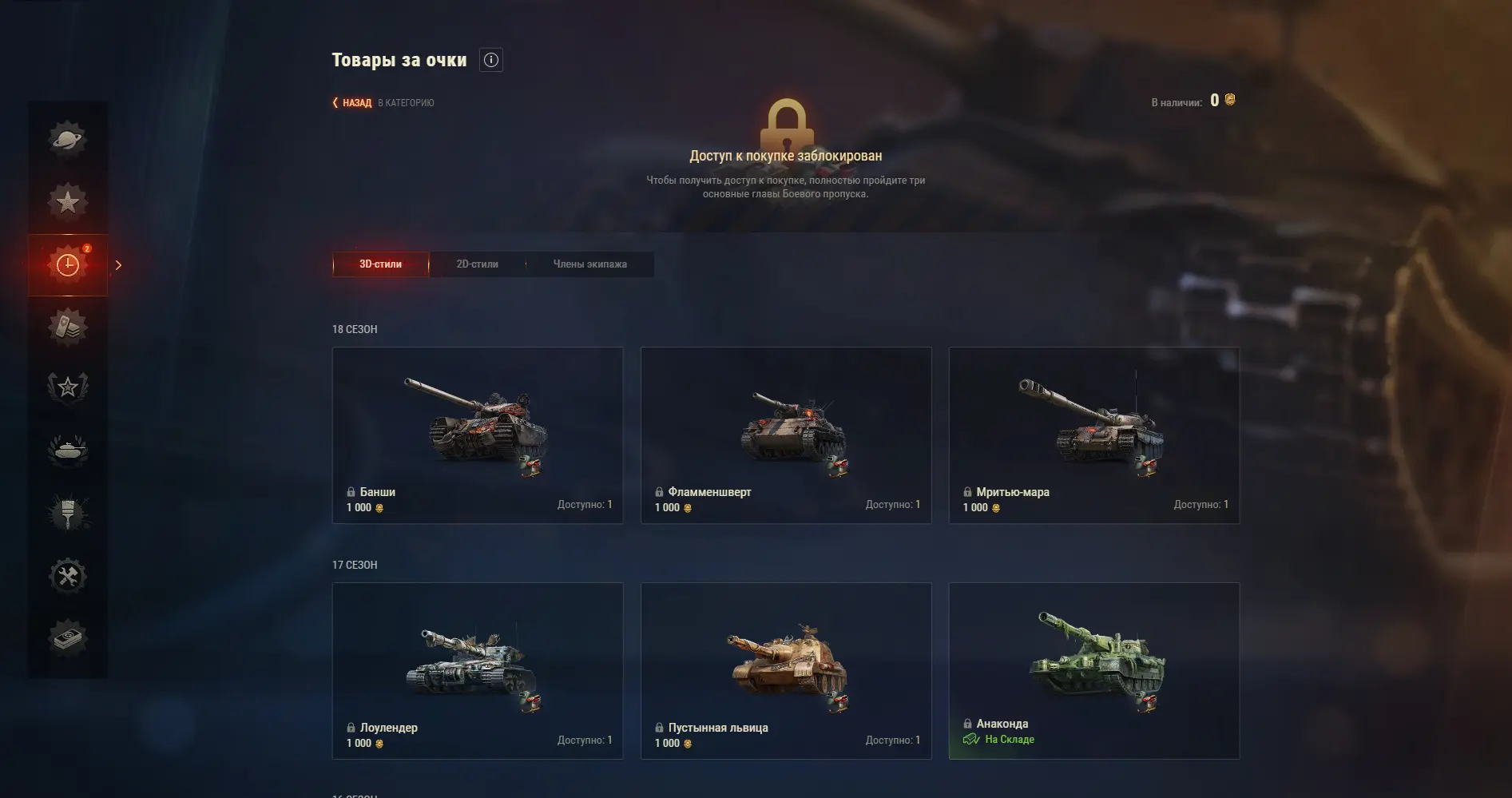Screen dimensions: 1512x798
Task: Select the Лоулендер style card
Action: coord(477,670)
